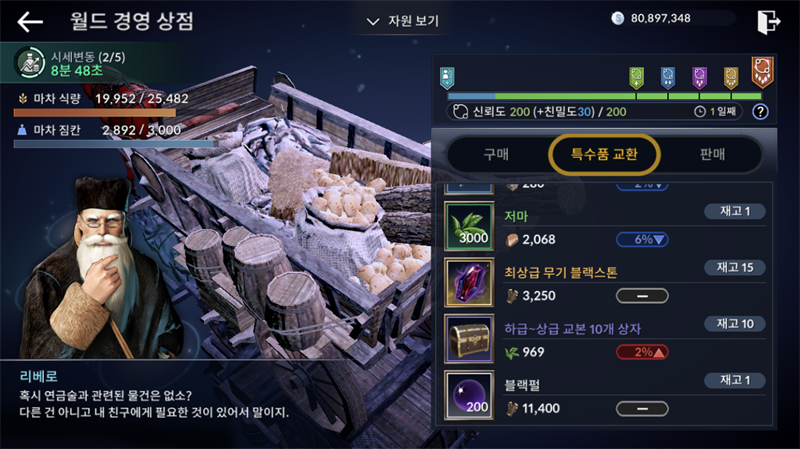Open the 시세변동 price fluctuation icon

28,63
